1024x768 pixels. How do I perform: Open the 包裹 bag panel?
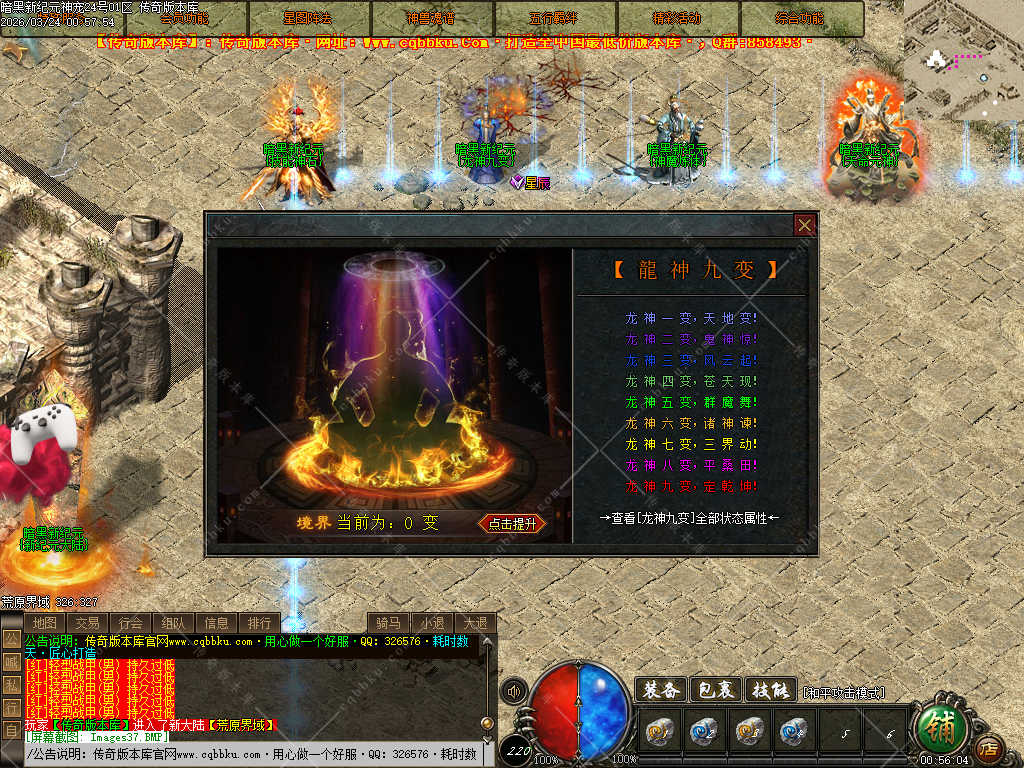(x=715, y=690)
